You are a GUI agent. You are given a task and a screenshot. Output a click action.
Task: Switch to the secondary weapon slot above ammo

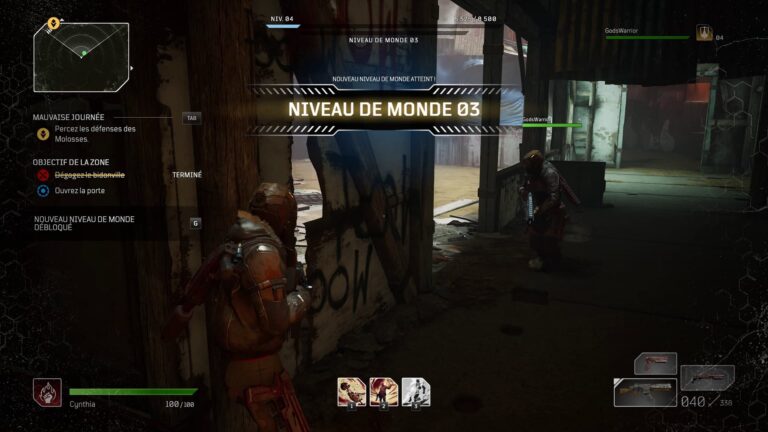click(707, 377)
